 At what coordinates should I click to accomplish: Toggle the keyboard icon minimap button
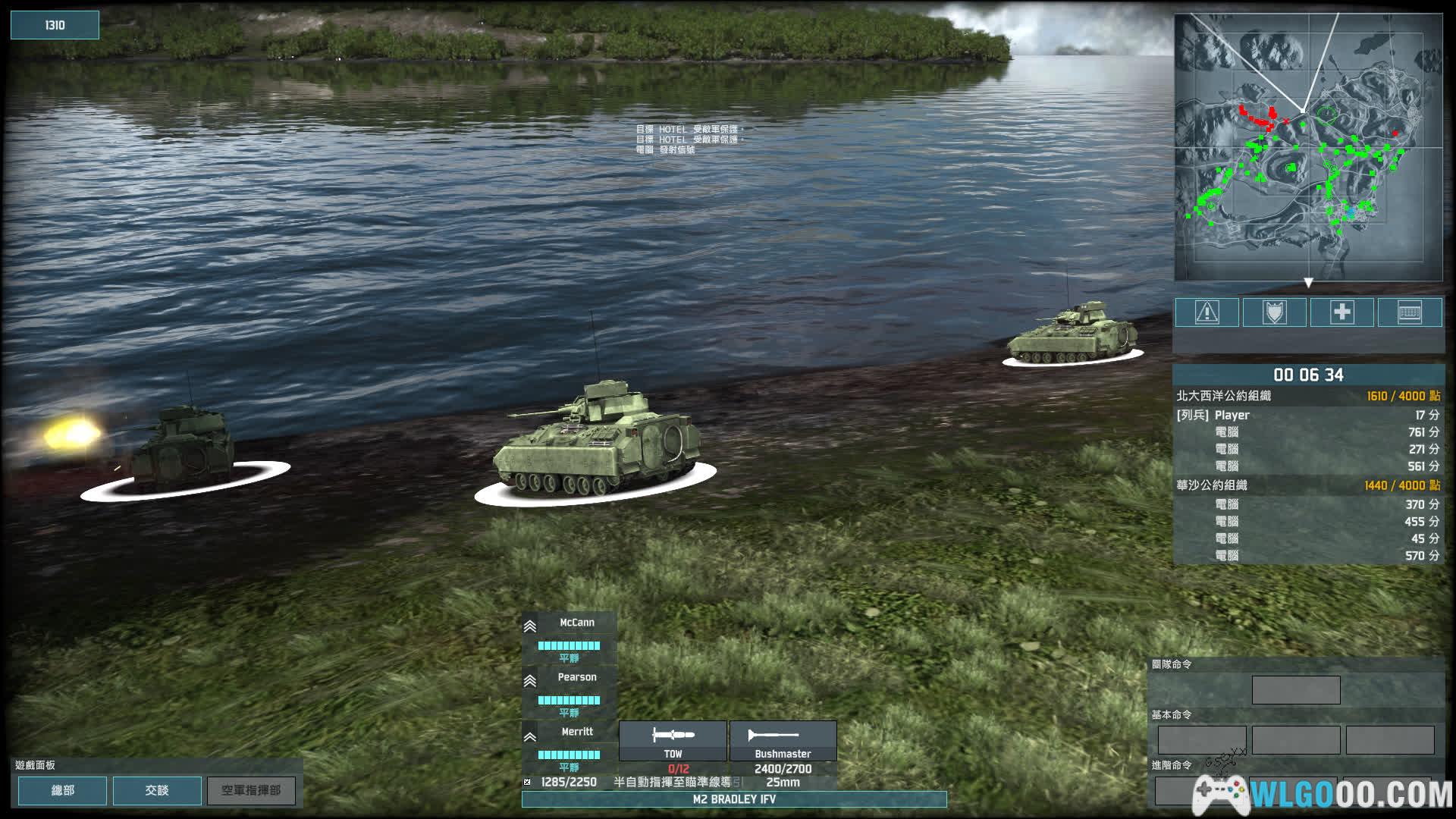click(x=1409, y=312)
